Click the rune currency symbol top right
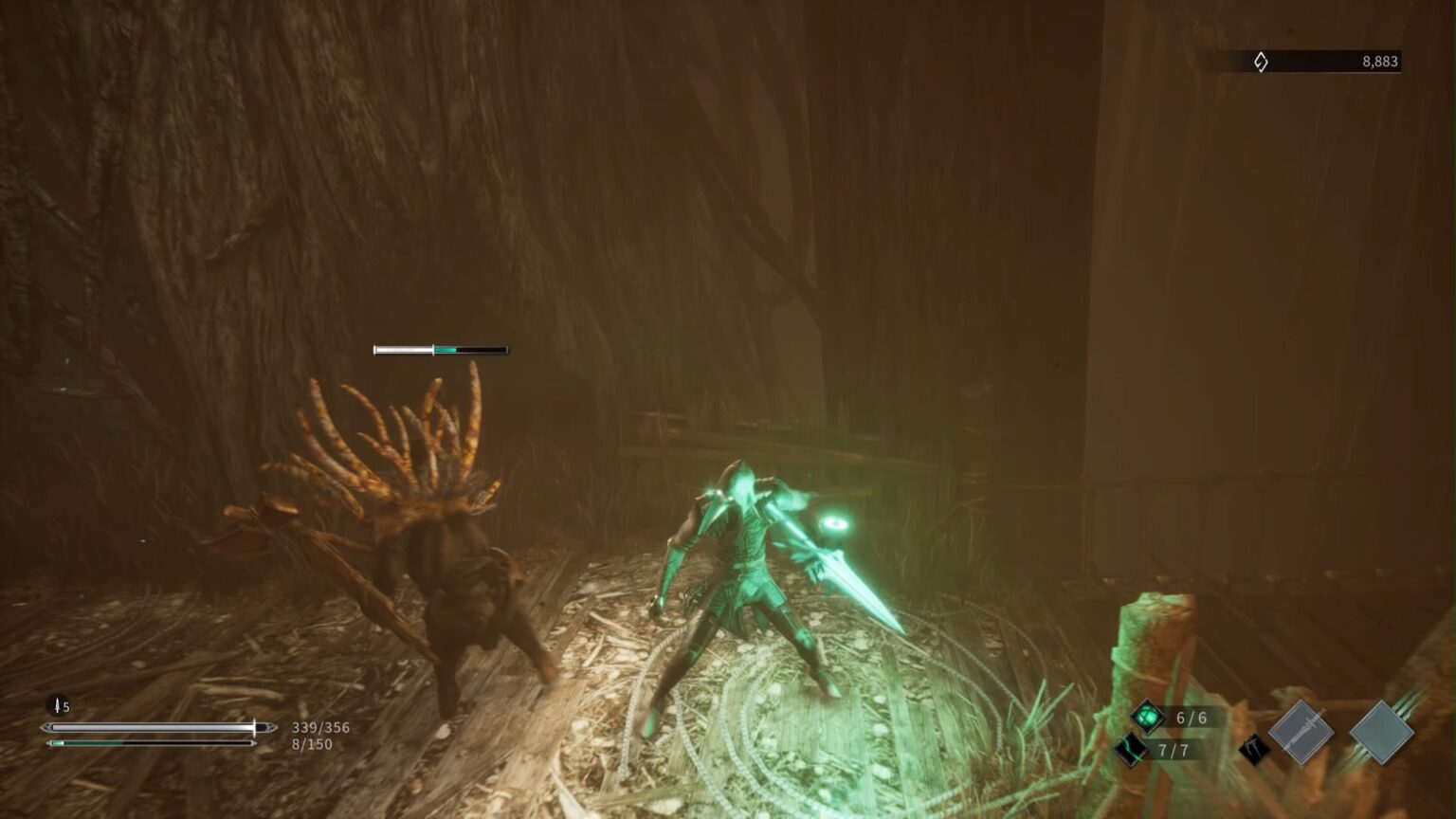The width and height of the screenshot is (1456, 819). [x=1261, y=62]
